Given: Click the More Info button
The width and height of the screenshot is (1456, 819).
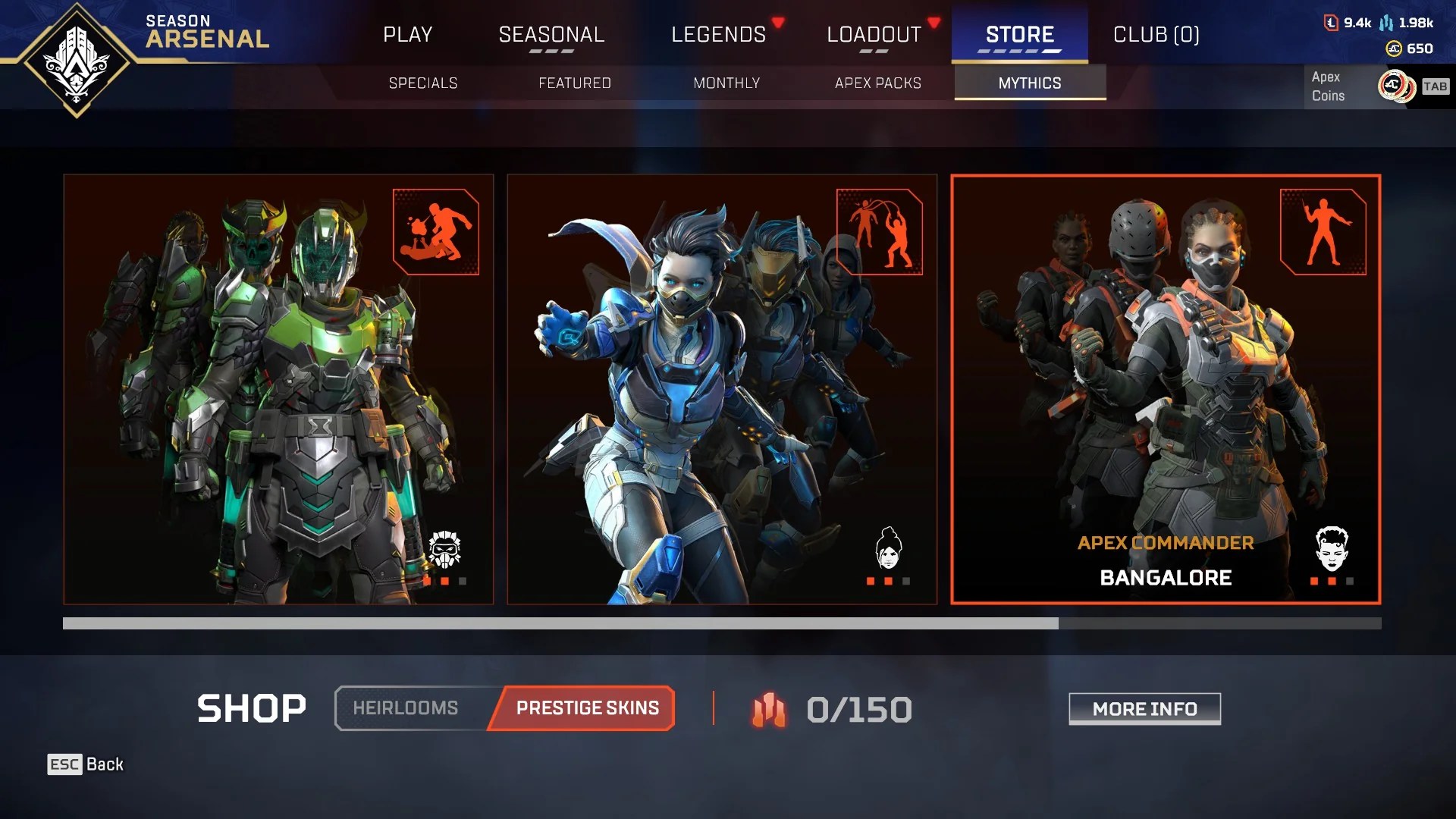Looking at the screenshot, I should pos(1144,709).
